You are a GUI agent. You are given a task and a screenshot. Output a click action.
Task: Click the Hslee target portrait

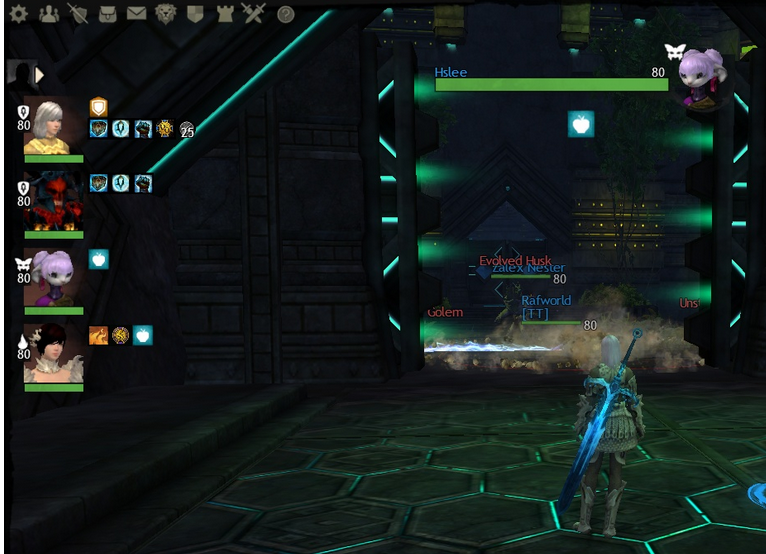[x=700, y=78]
